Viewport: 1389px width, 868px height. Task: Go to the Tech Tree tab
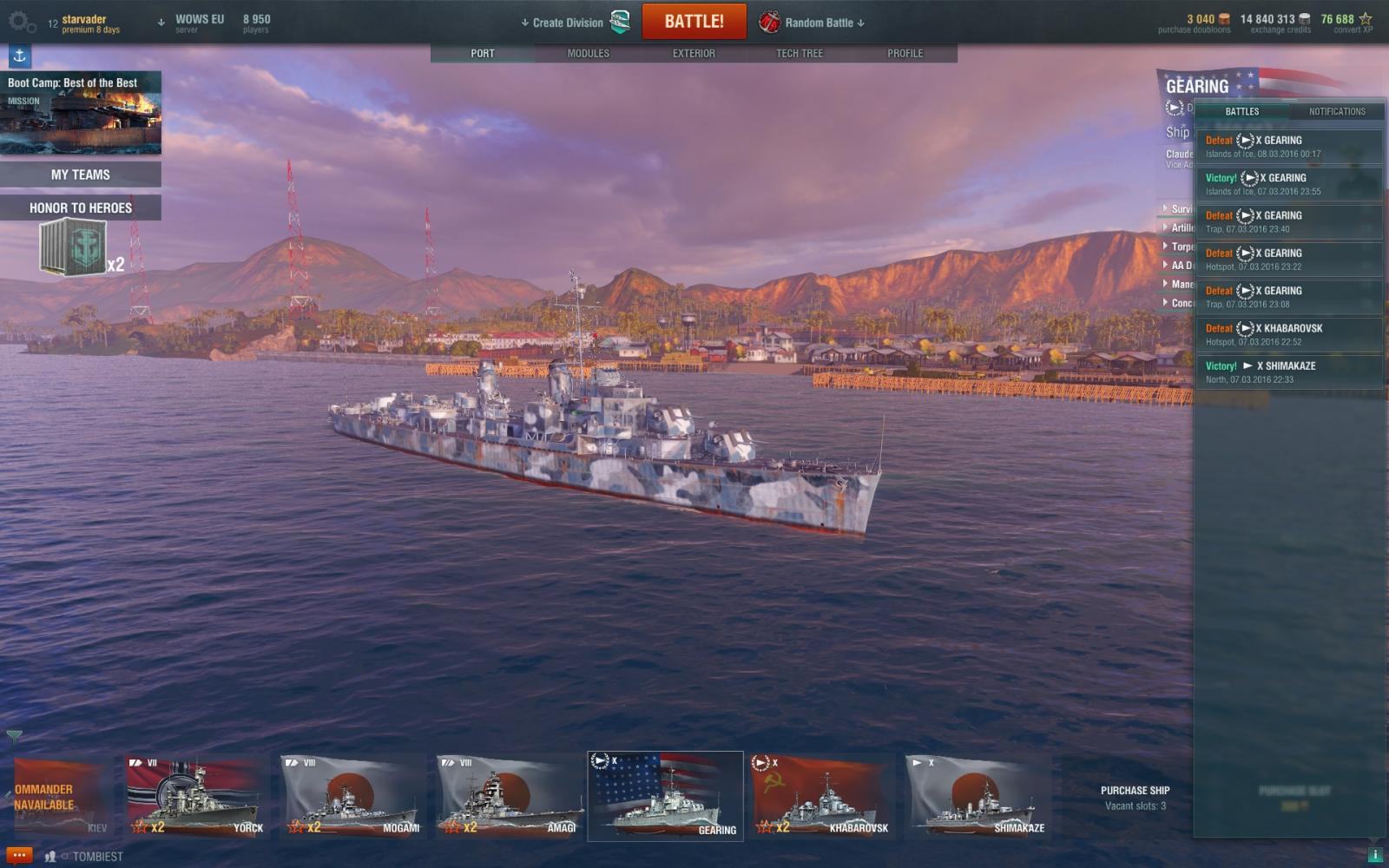tap(799, 53)
